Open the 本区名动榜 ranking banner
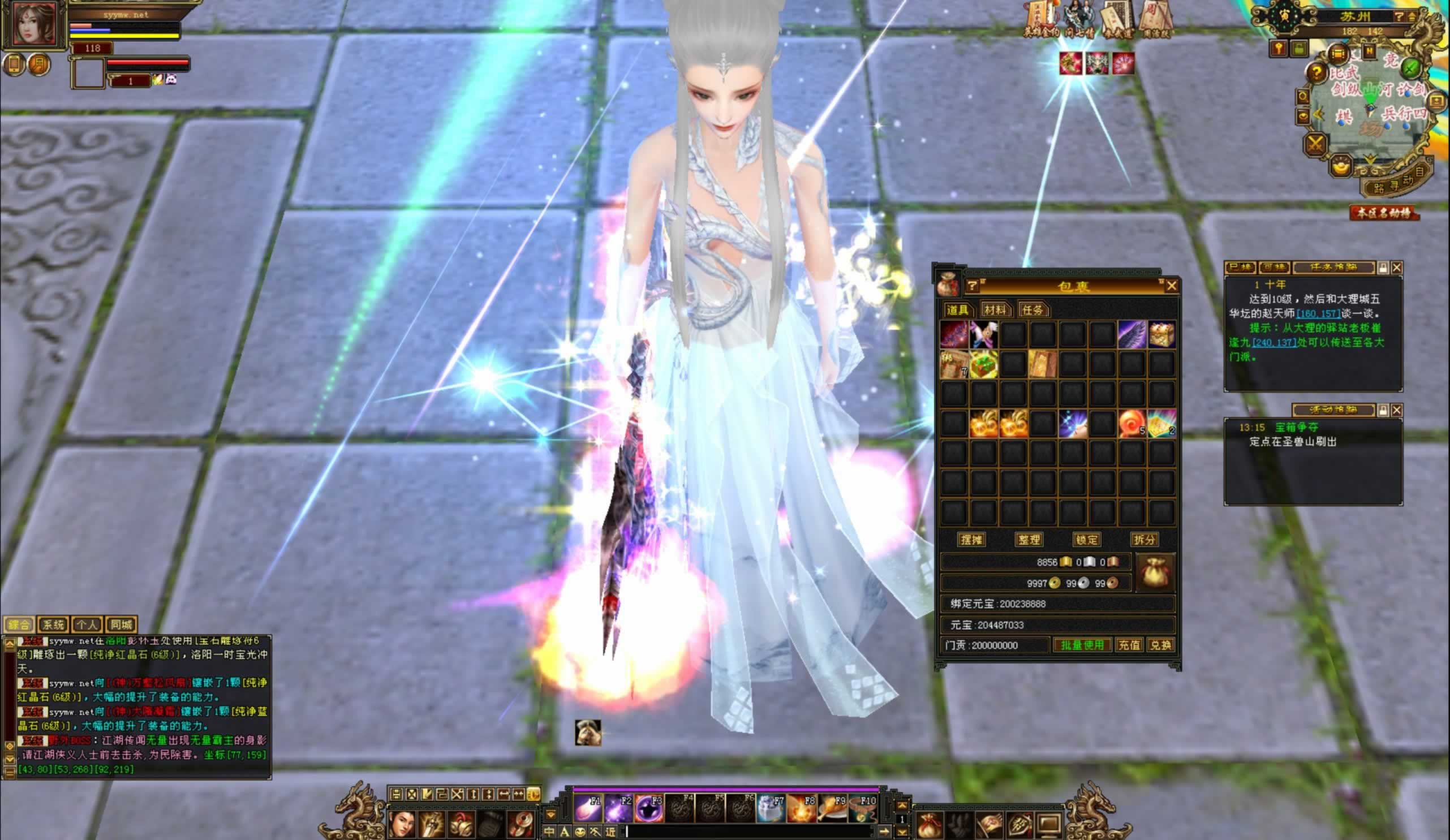 tap(1384, 213)
